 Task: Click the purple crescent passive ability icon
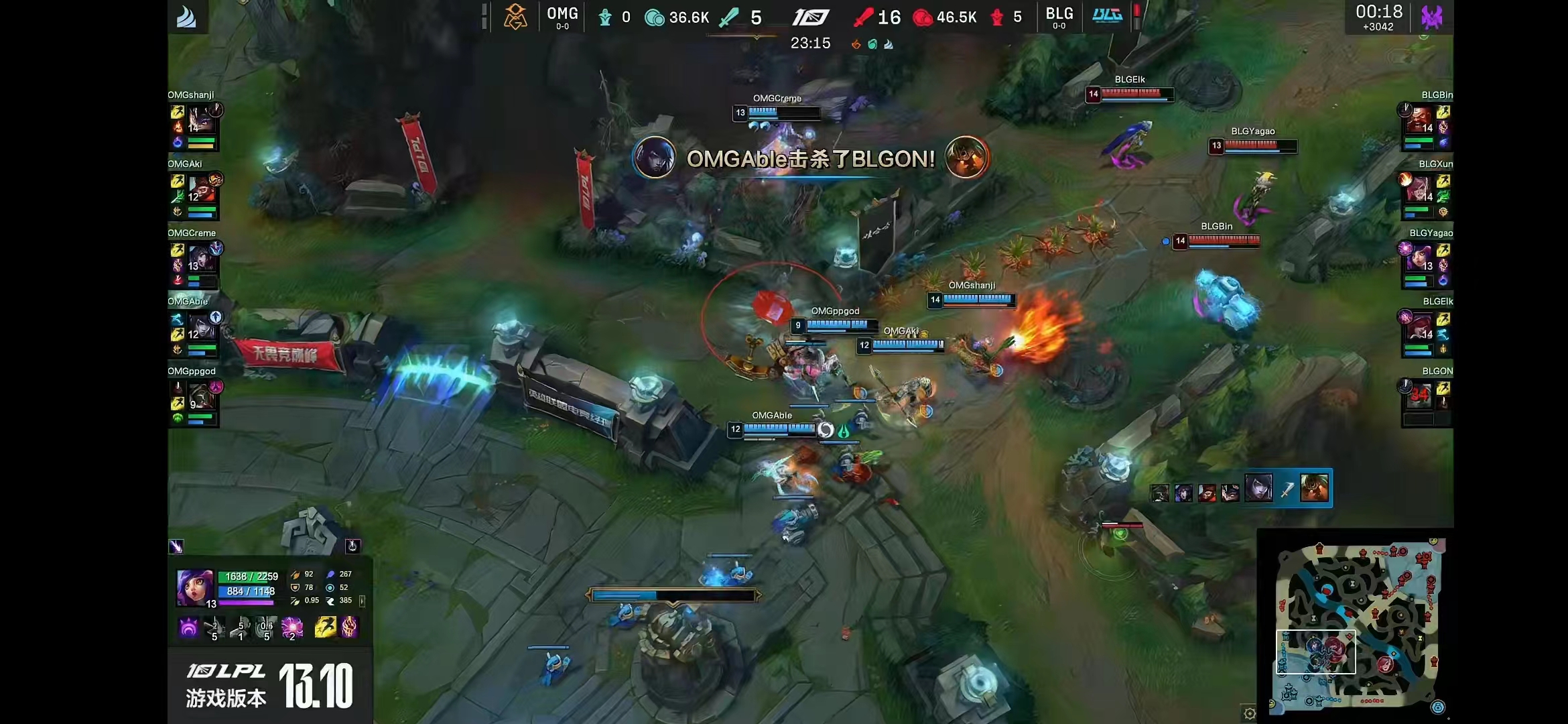point(189,627)
